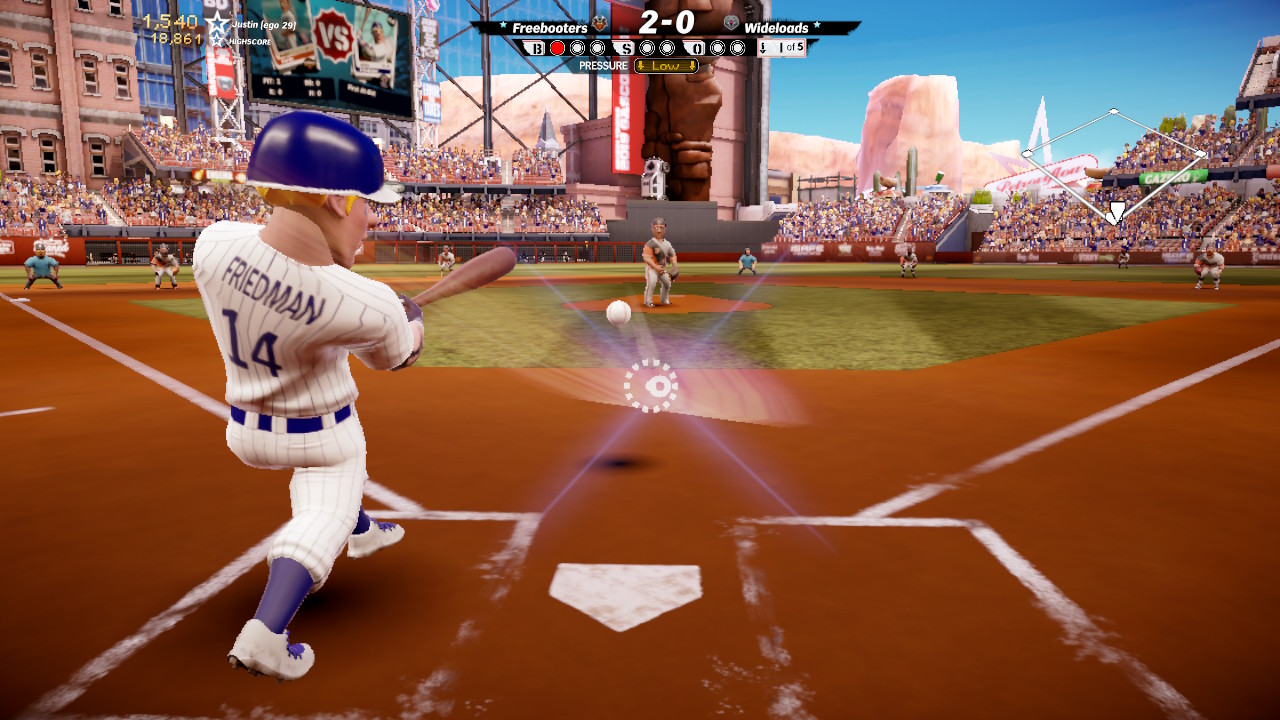Click the B balls indicator icon

click(x=535, y=47)
